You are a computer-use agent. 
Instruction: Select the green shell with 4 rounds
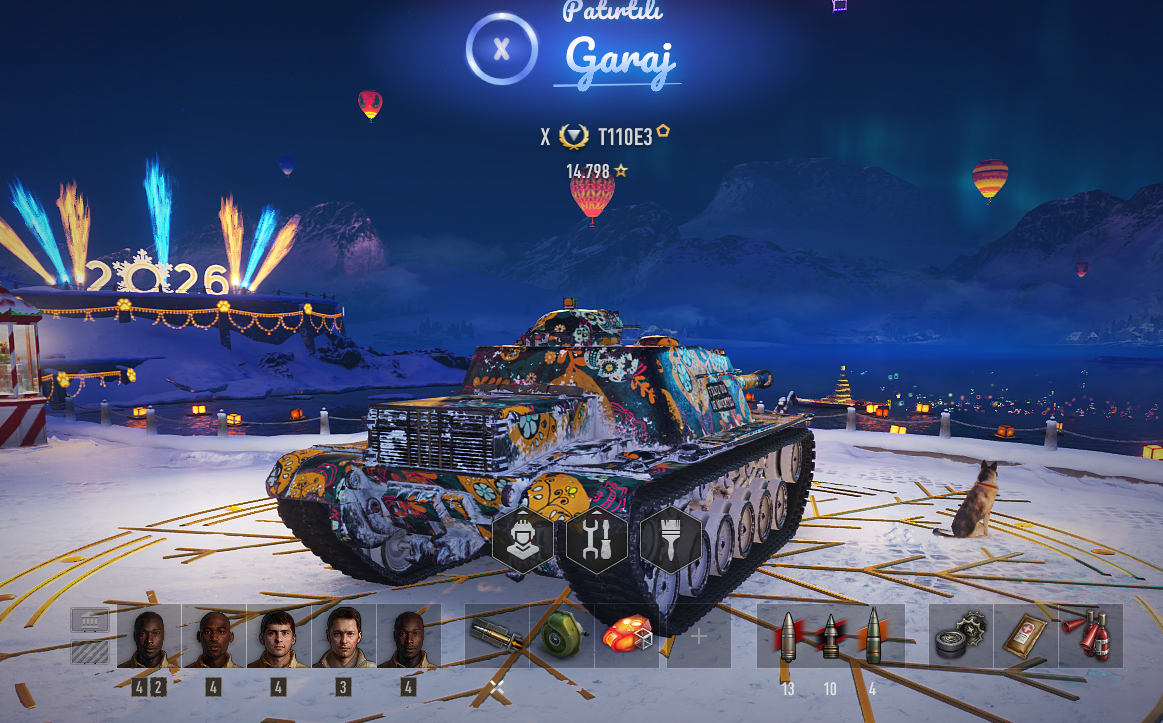point(873,636)
